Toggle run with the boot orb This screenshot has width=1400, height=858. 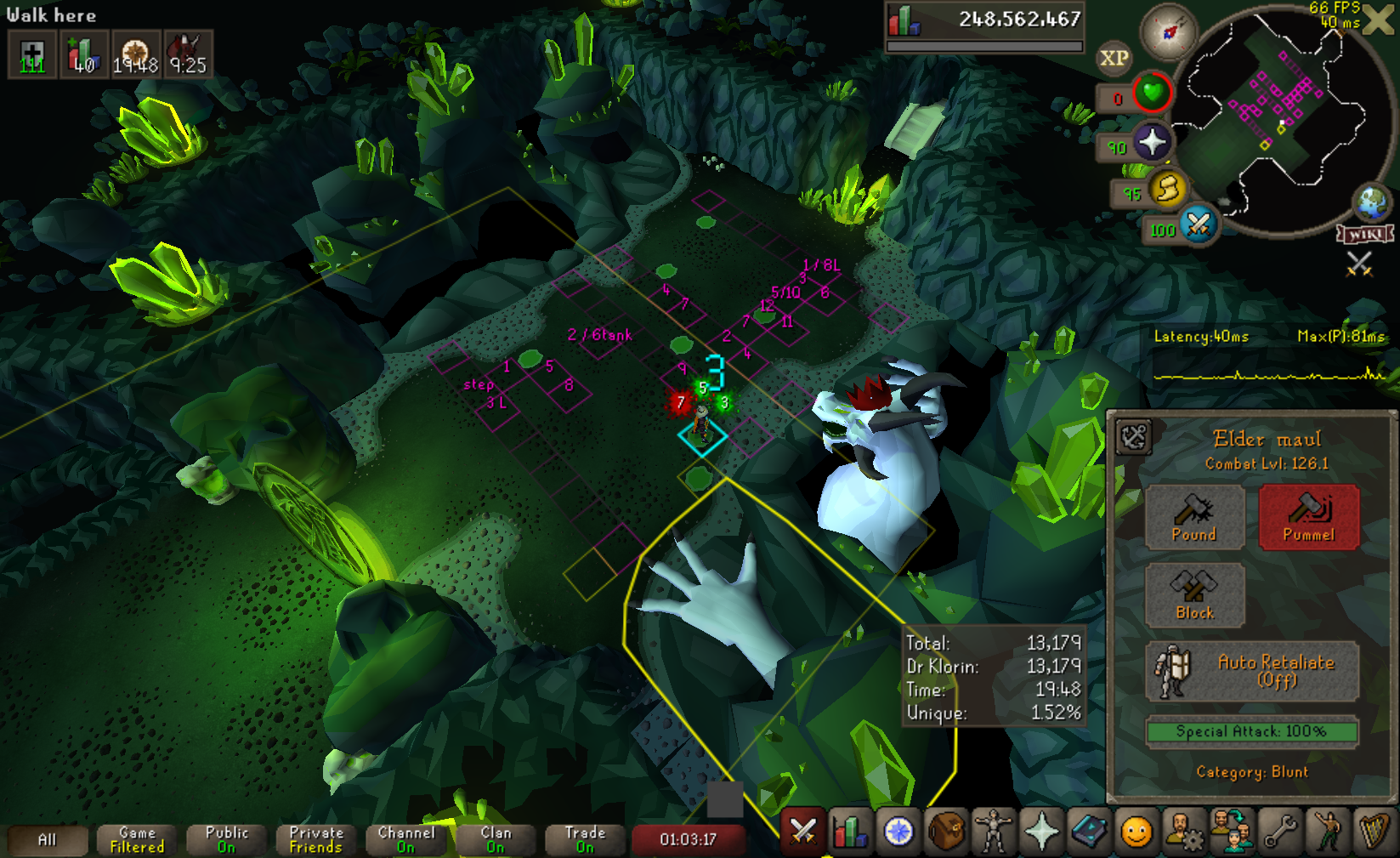[1168, 189]
